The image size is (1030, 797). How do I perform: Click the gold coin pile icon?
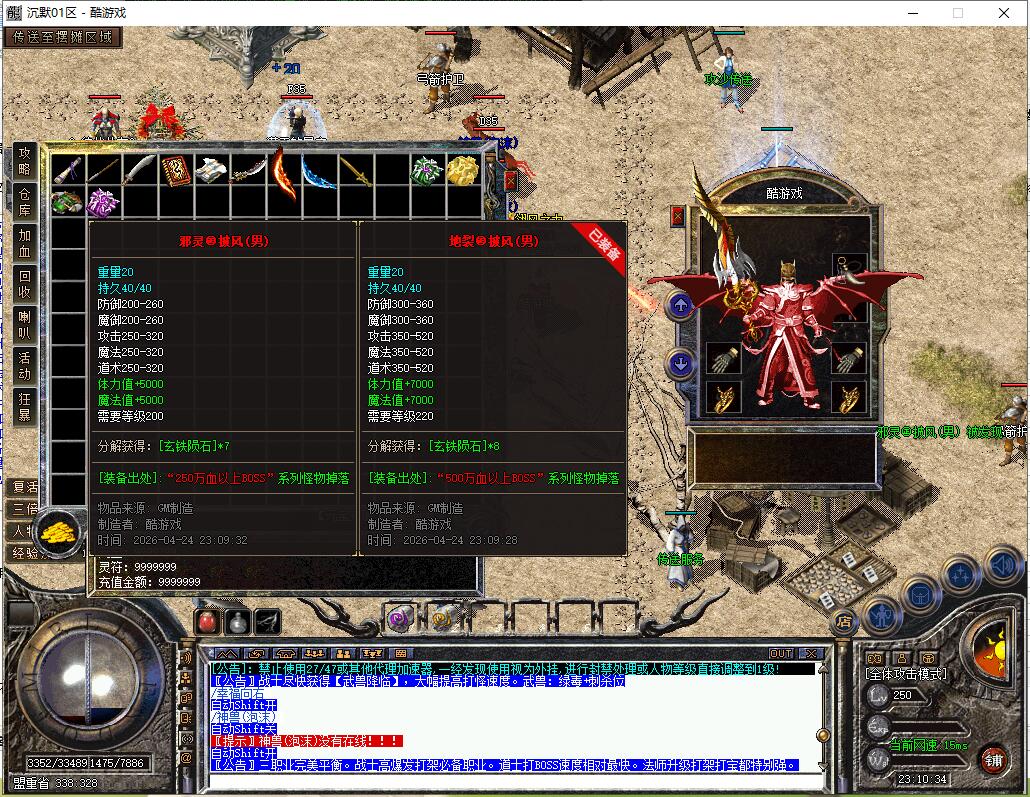tap(59, 529)
